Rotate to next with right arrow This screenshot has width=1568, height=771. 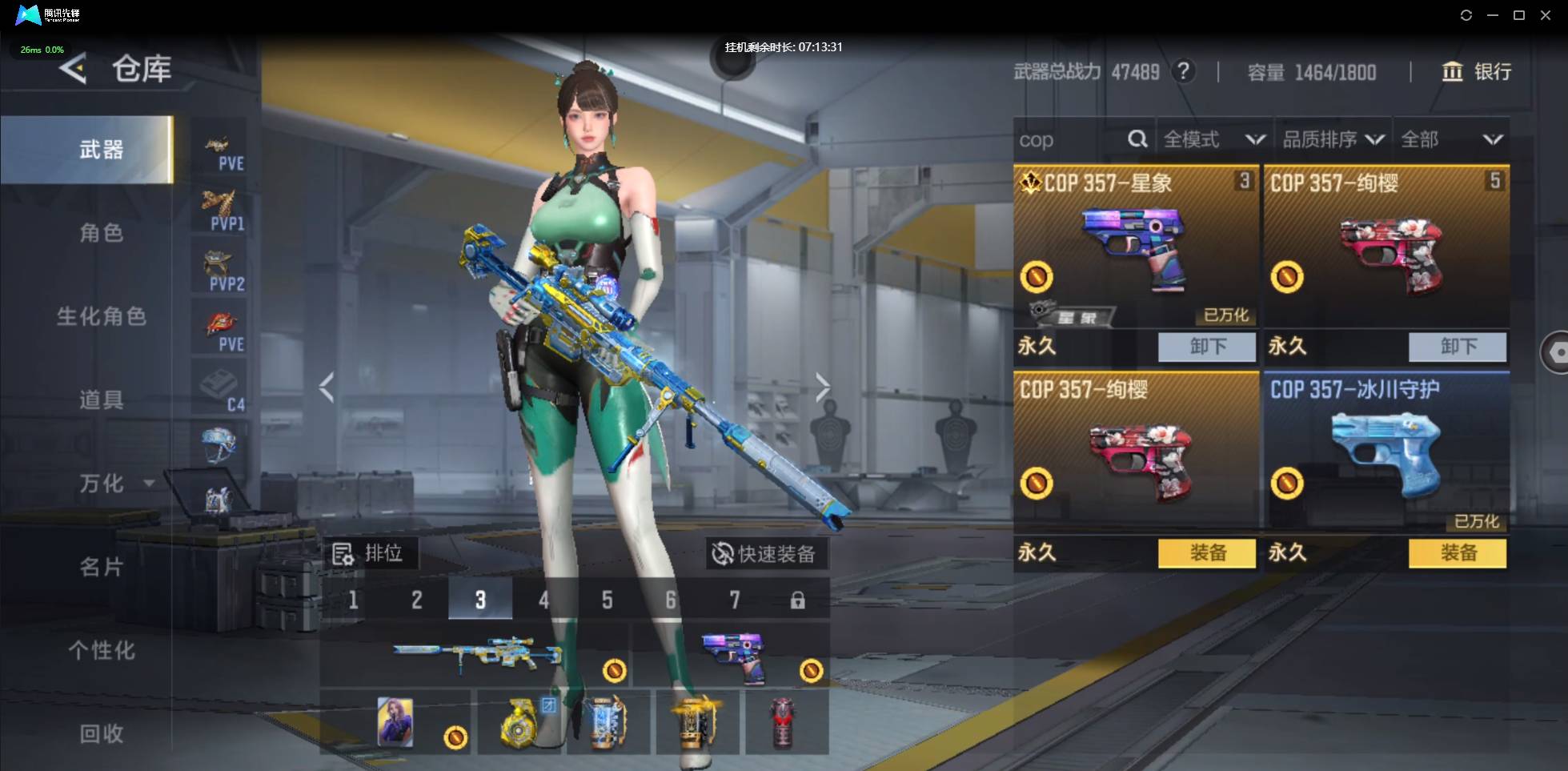822,388
